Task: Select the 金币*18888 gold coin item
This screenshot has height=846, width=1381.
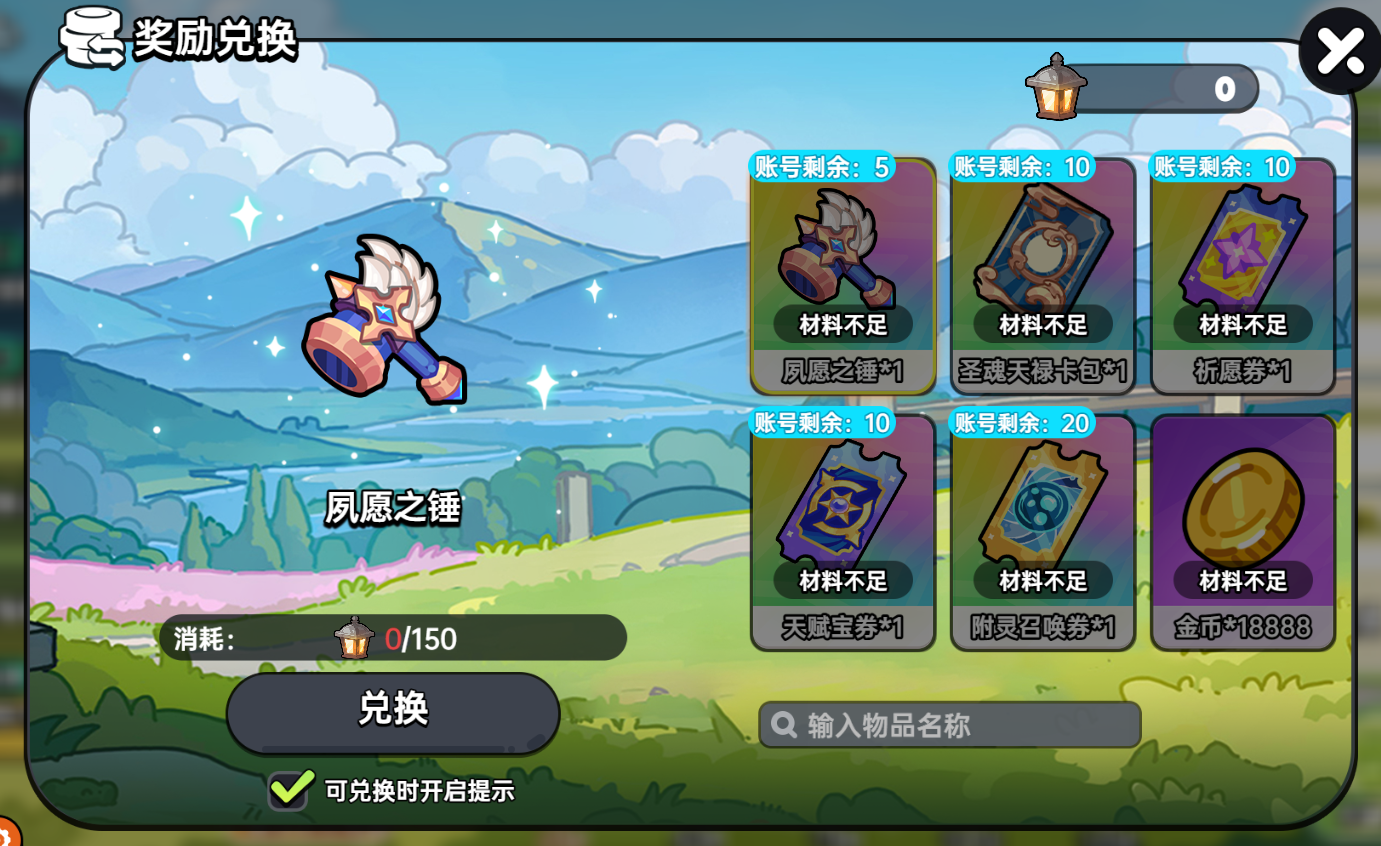Action: 1243,515
